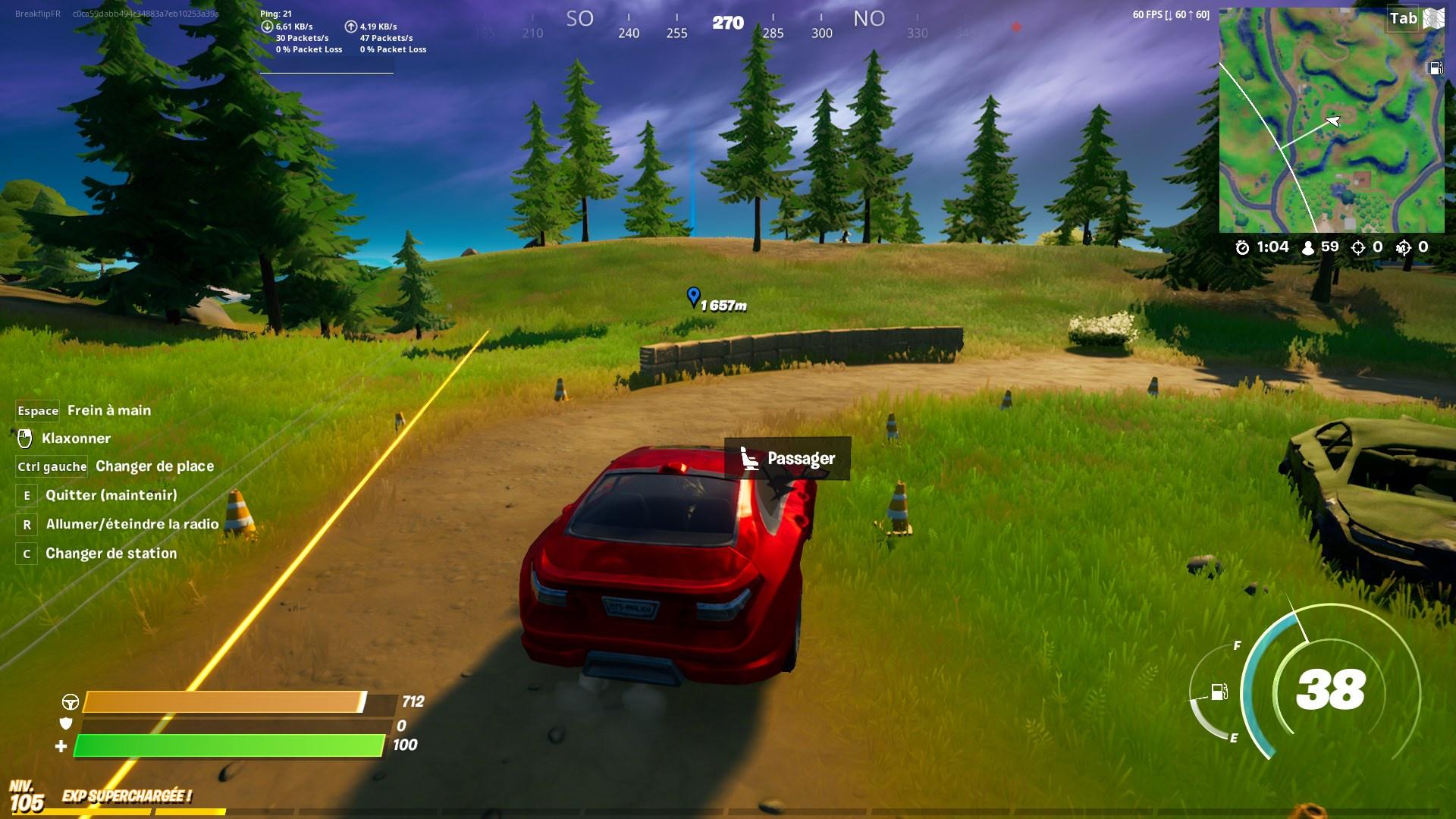The width and height of the screenshot is (1456, 819).
Task: Select Quitter (maintenir) exit prompt
Action: pos(27,495)
